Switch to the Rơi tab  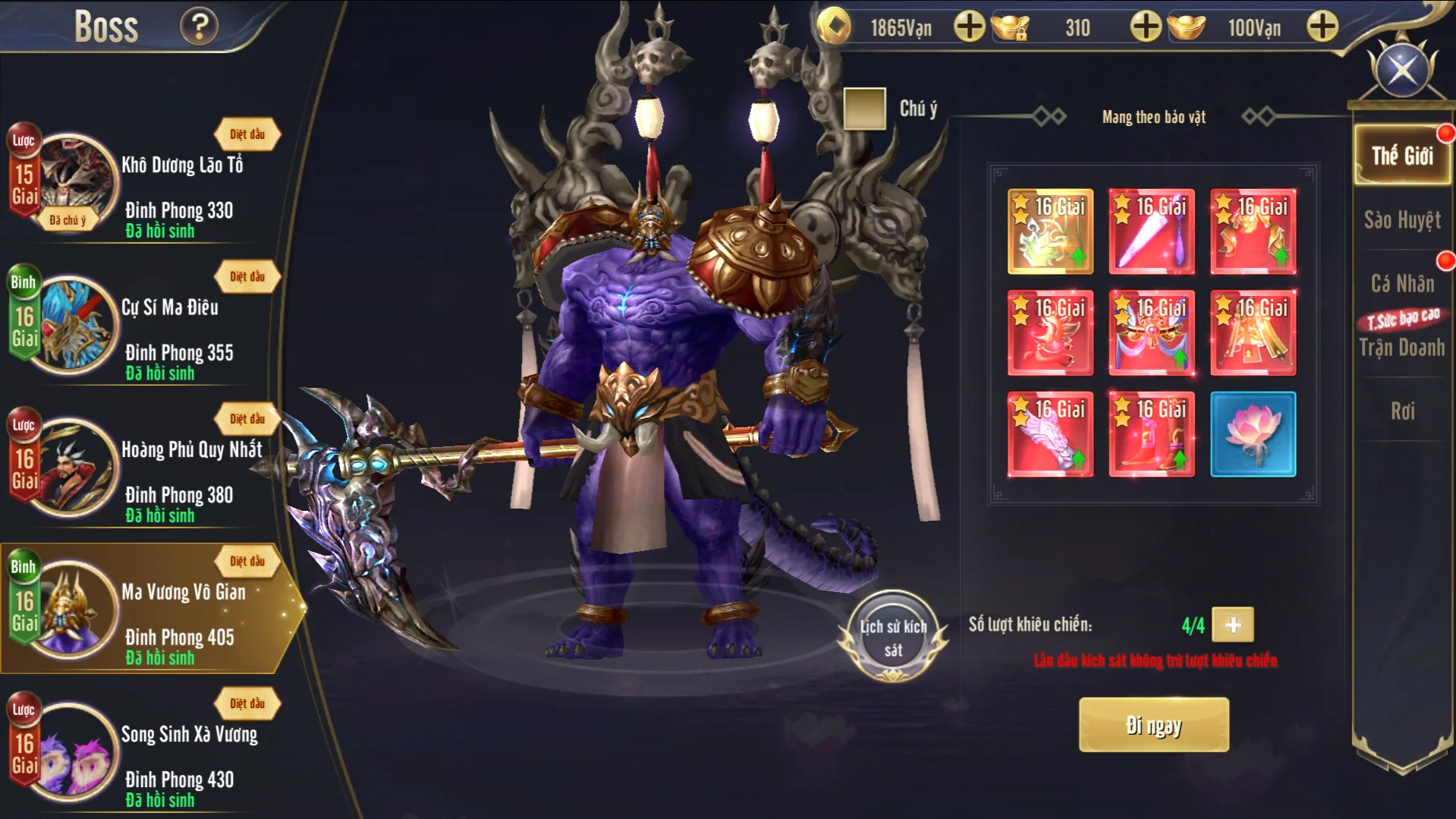(1401, 411)
